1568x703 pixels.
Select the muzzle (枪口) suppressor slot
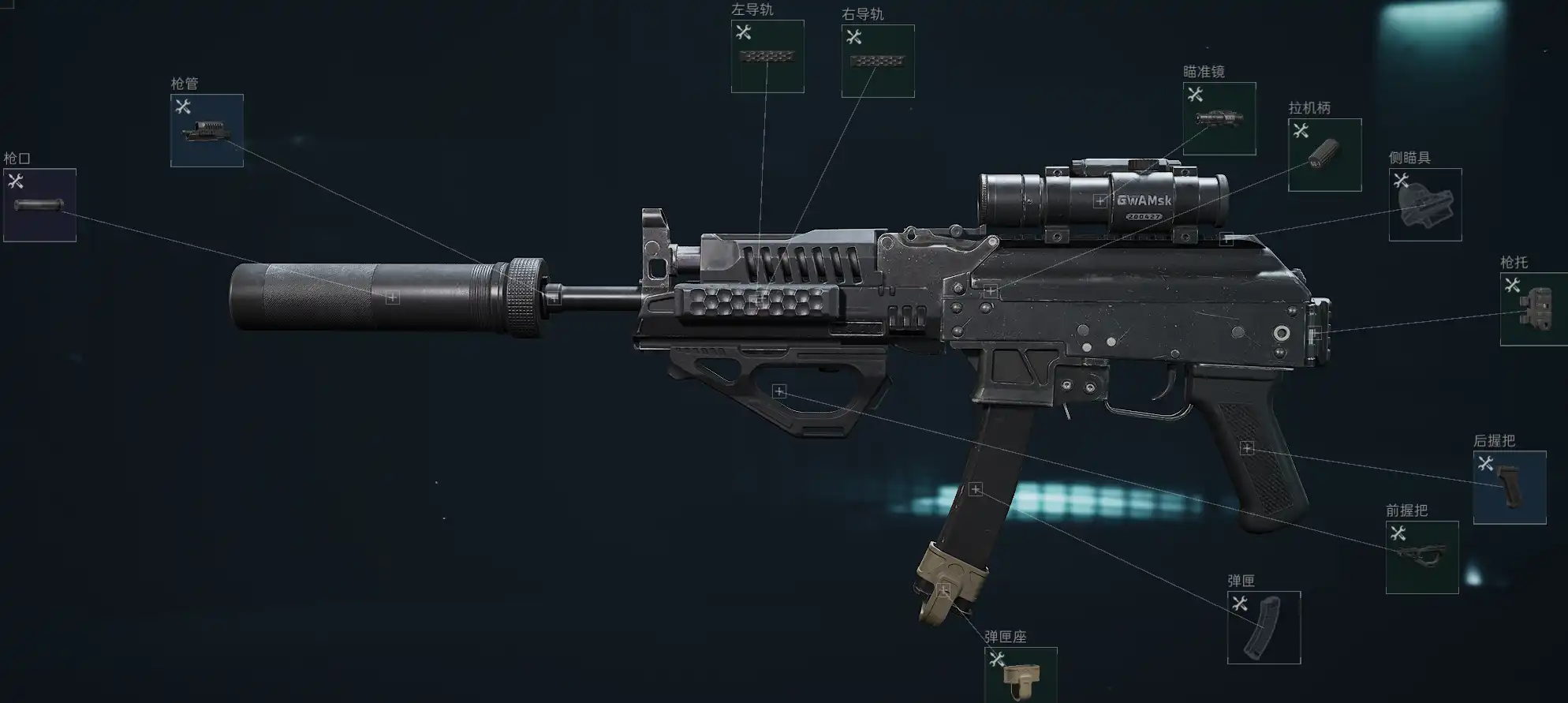click(39, 205)
